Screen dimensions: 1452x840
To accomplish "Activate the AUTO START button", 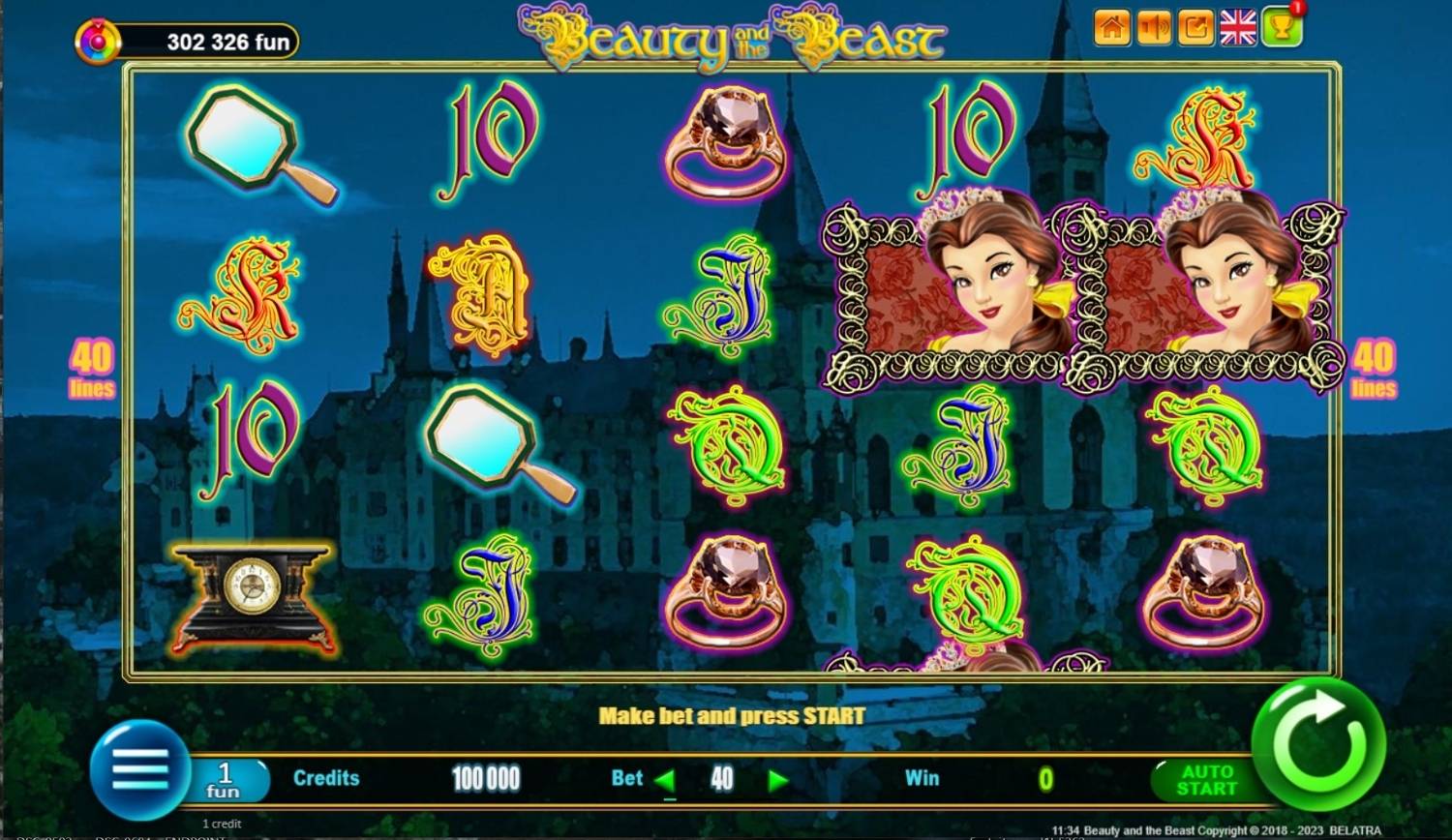I will 1205,780.
